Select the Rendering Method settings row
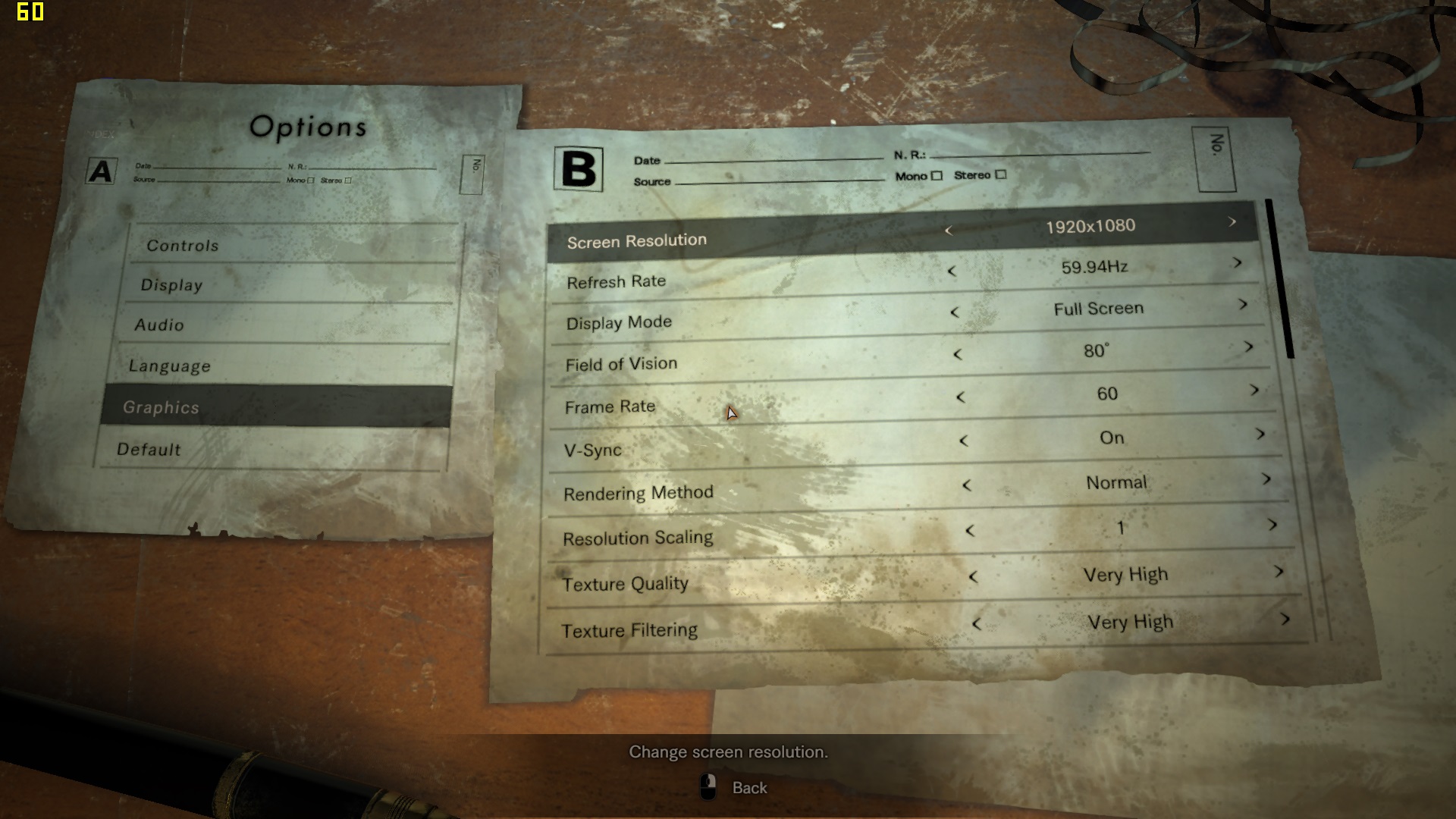 point(639,494)
